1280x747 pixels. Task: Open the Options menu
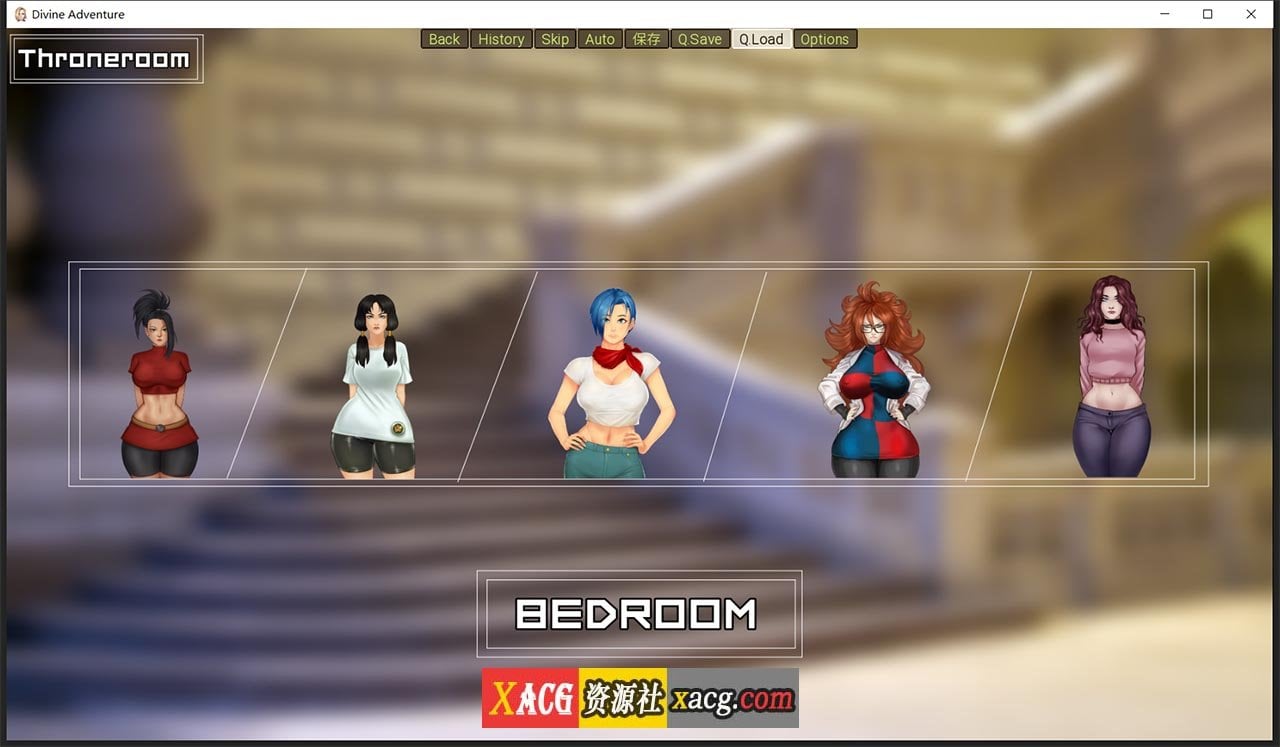(825, 39)
